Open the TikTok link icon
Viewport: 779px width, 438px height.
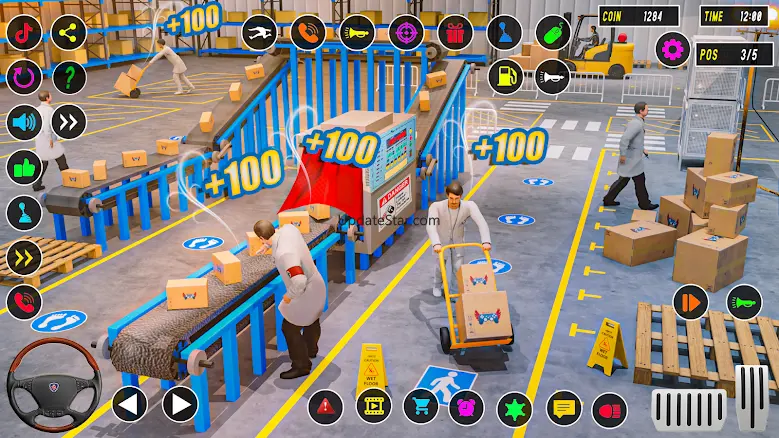pos(24,33)
